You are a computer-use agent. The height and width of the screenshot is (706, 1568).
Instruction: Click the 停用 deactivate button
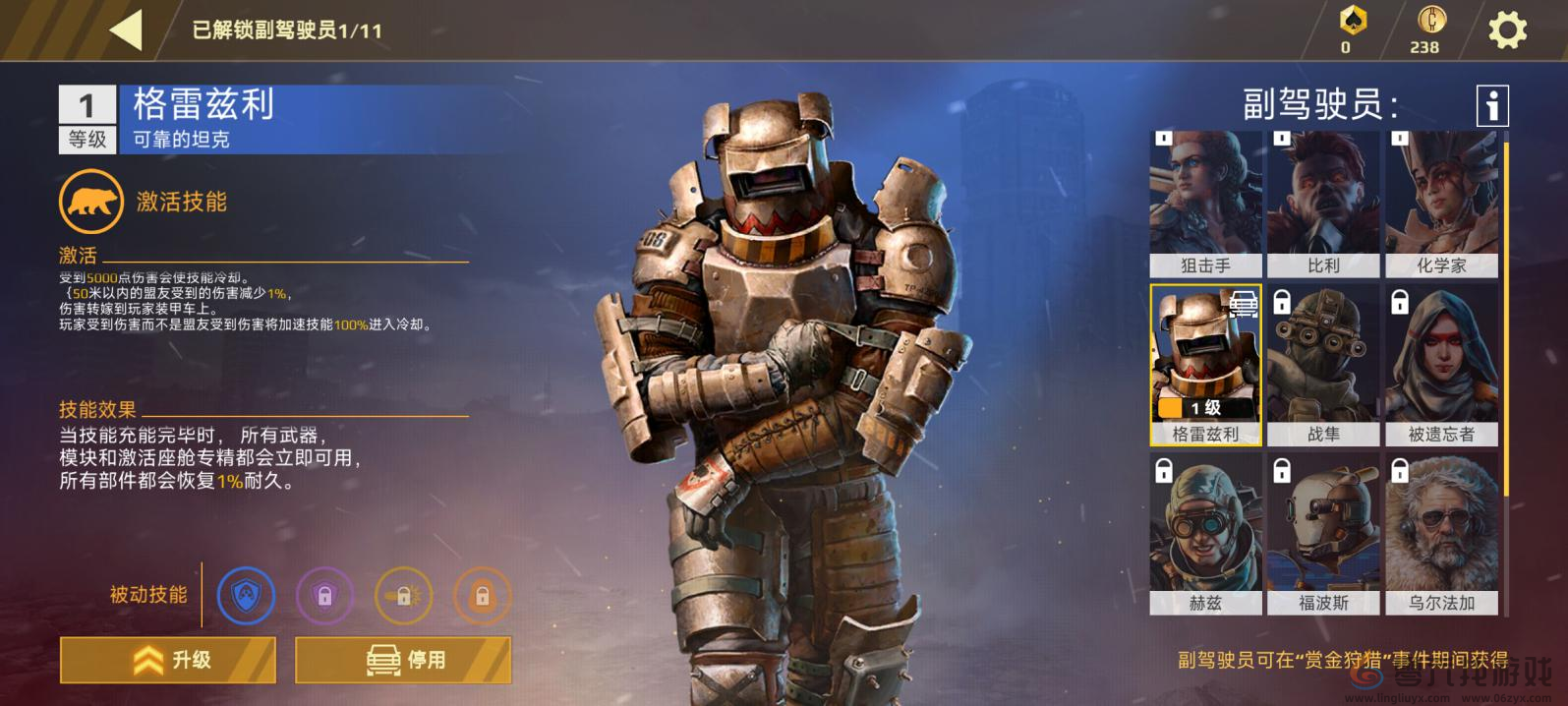(x=403, y=660)
